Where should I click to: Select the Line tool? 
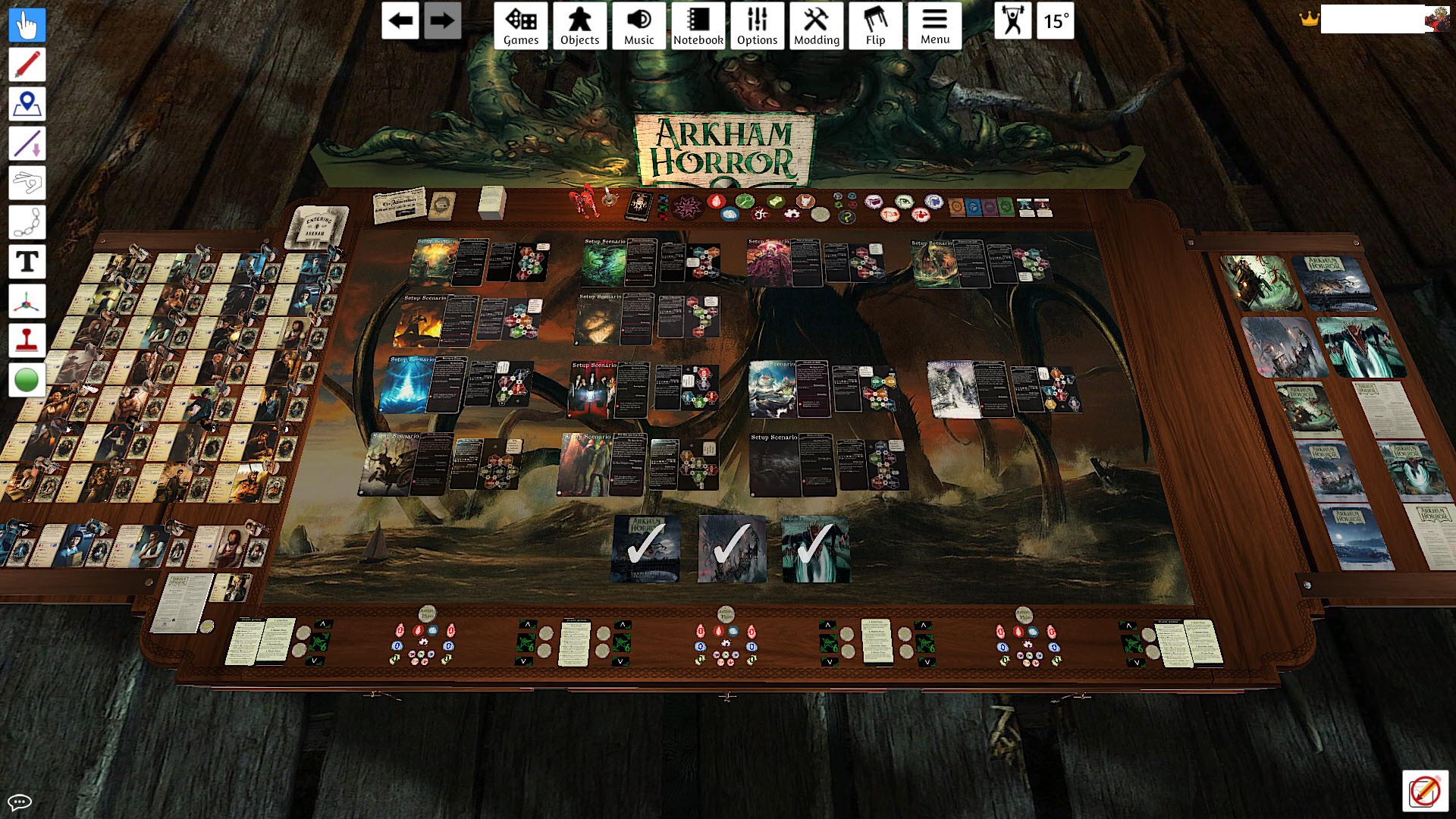coord(27,143)
